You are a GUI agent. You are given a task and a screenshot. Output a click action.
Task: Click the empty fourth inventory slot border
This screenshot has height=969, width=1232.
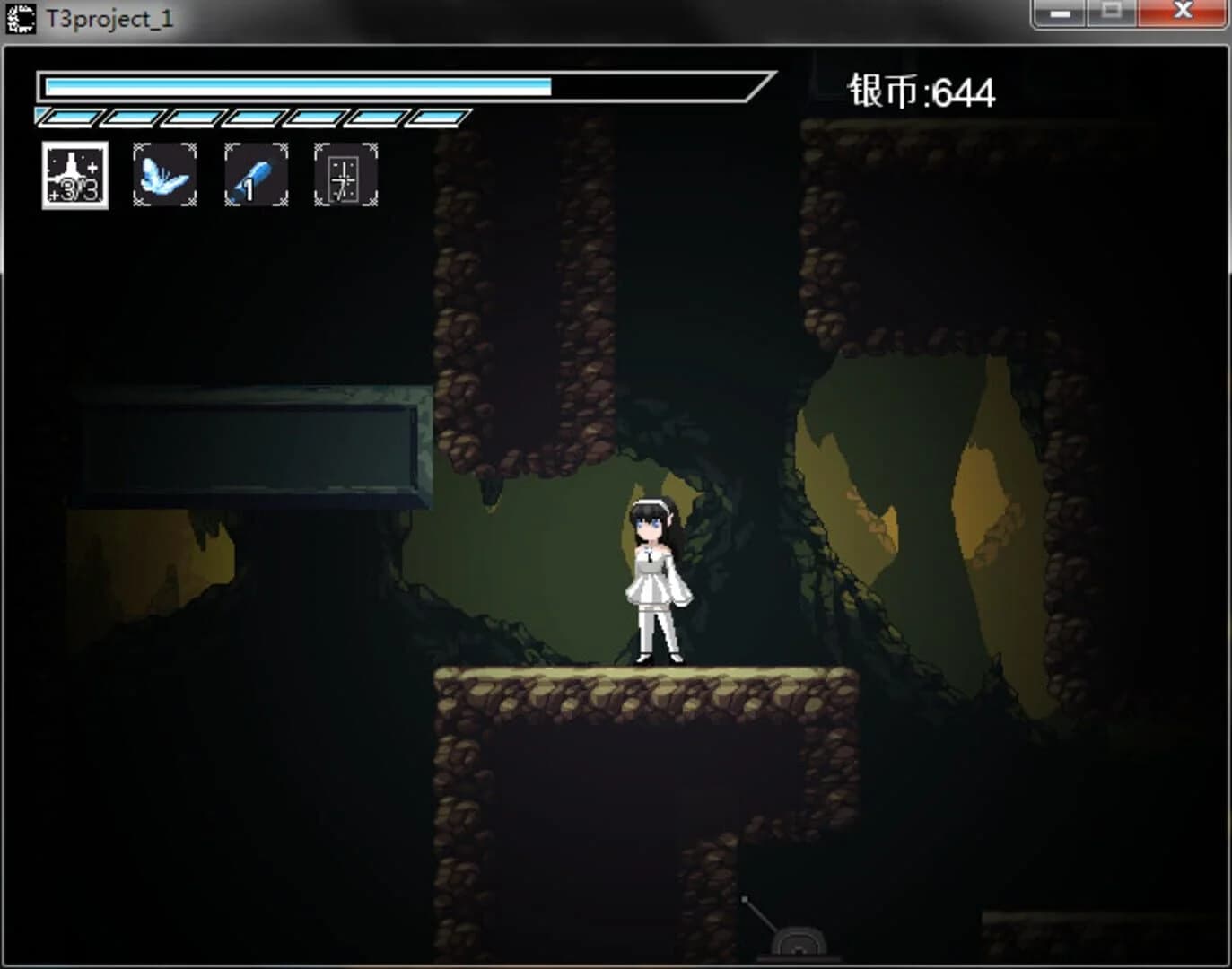345,176
